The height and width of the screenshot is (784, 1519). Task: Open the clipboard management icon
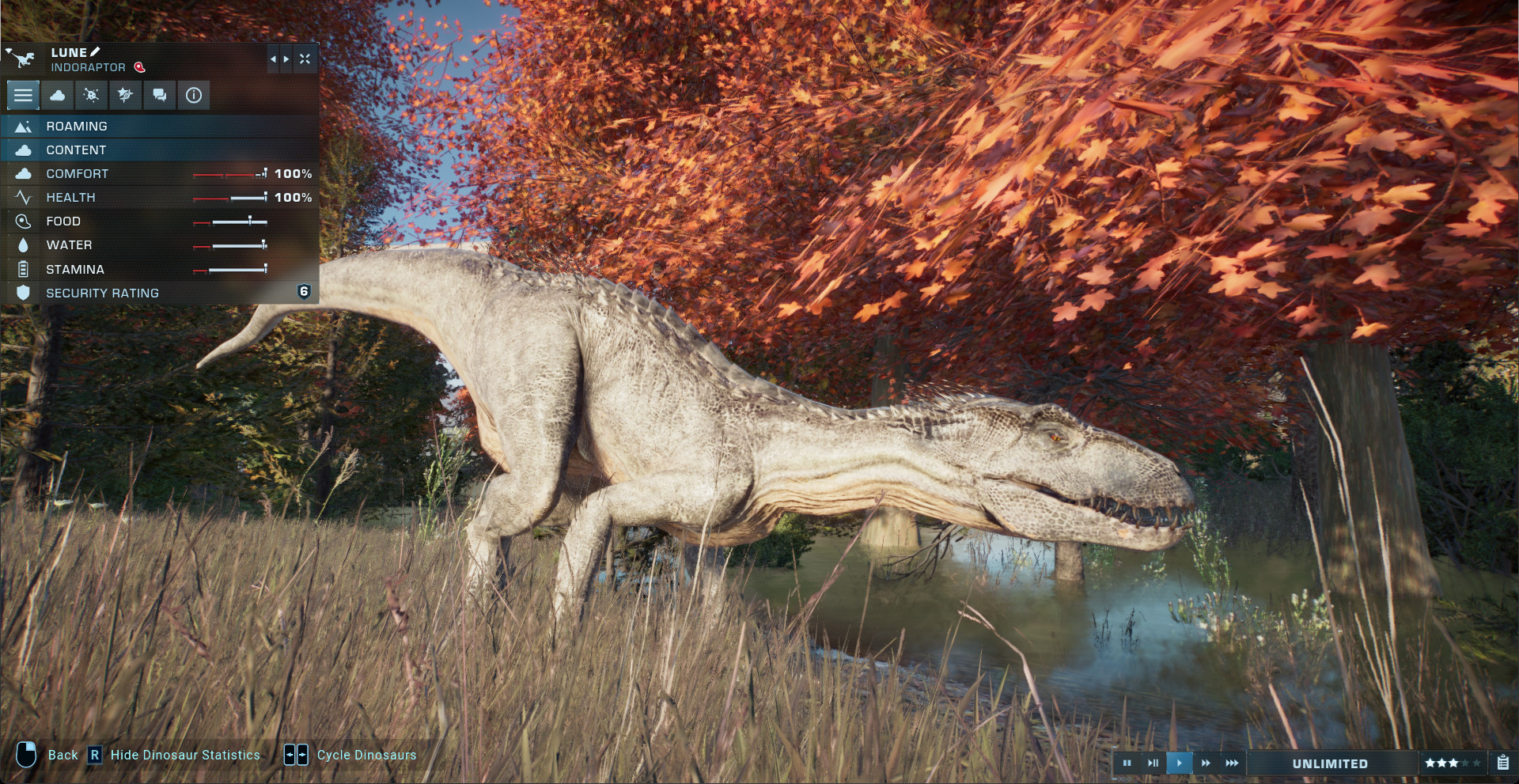pos(1503,763)
